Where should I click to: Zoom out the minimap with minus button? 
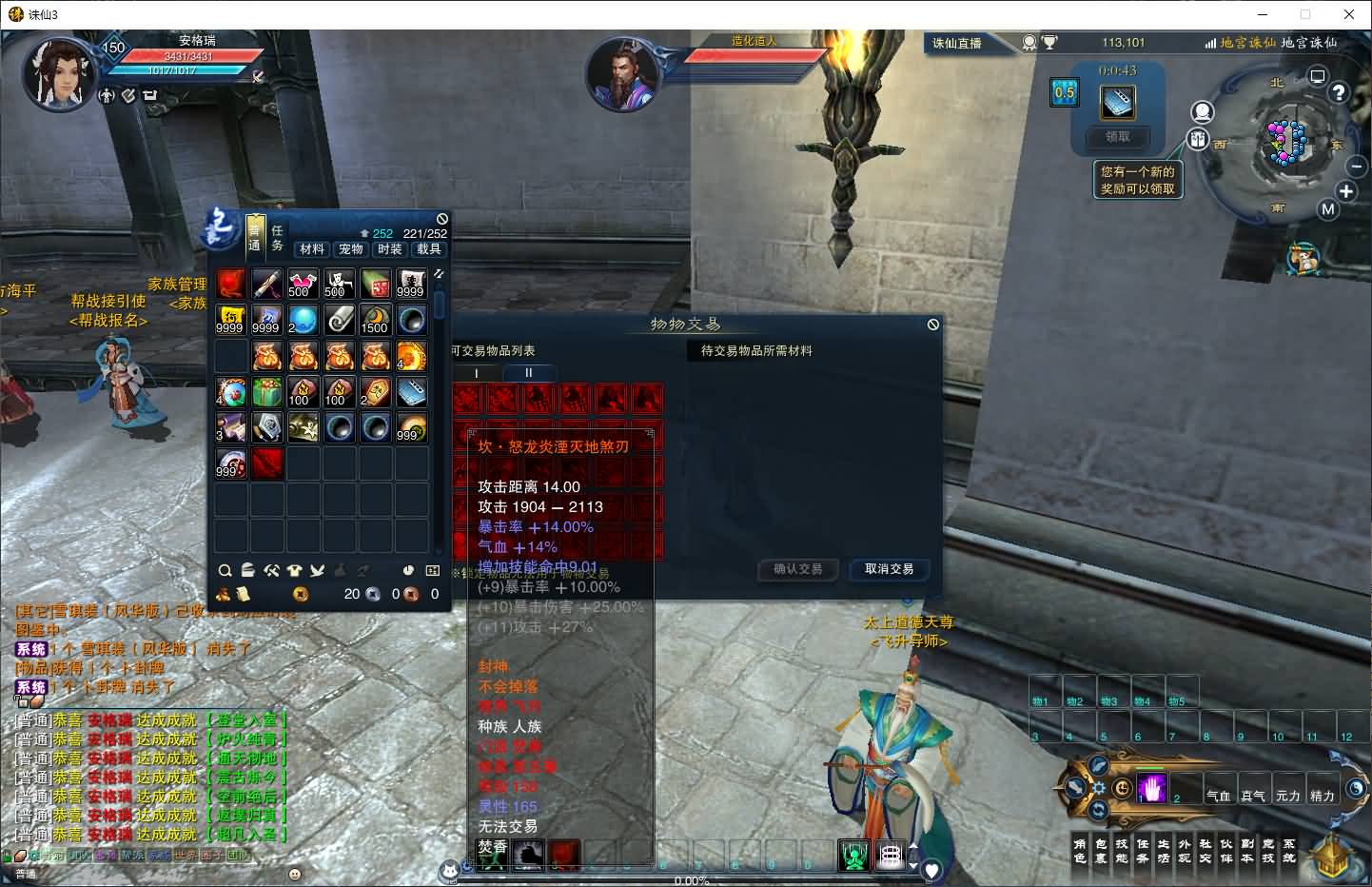click(x=1357, y=166)
